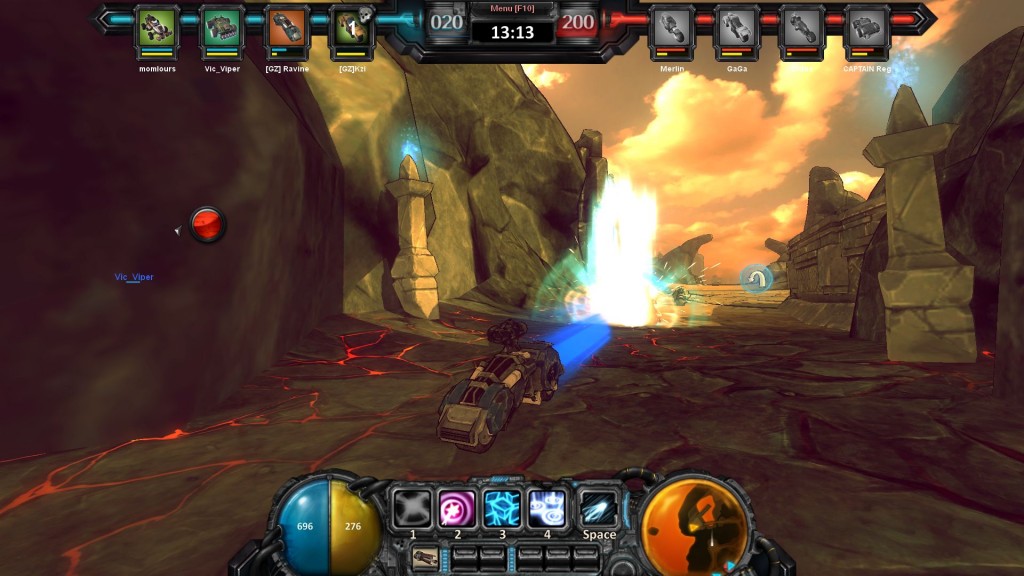Click the [GZ]Kzi portrait with skull
This screenshot has height=576, width=1024.
click(x=351, y=27)
